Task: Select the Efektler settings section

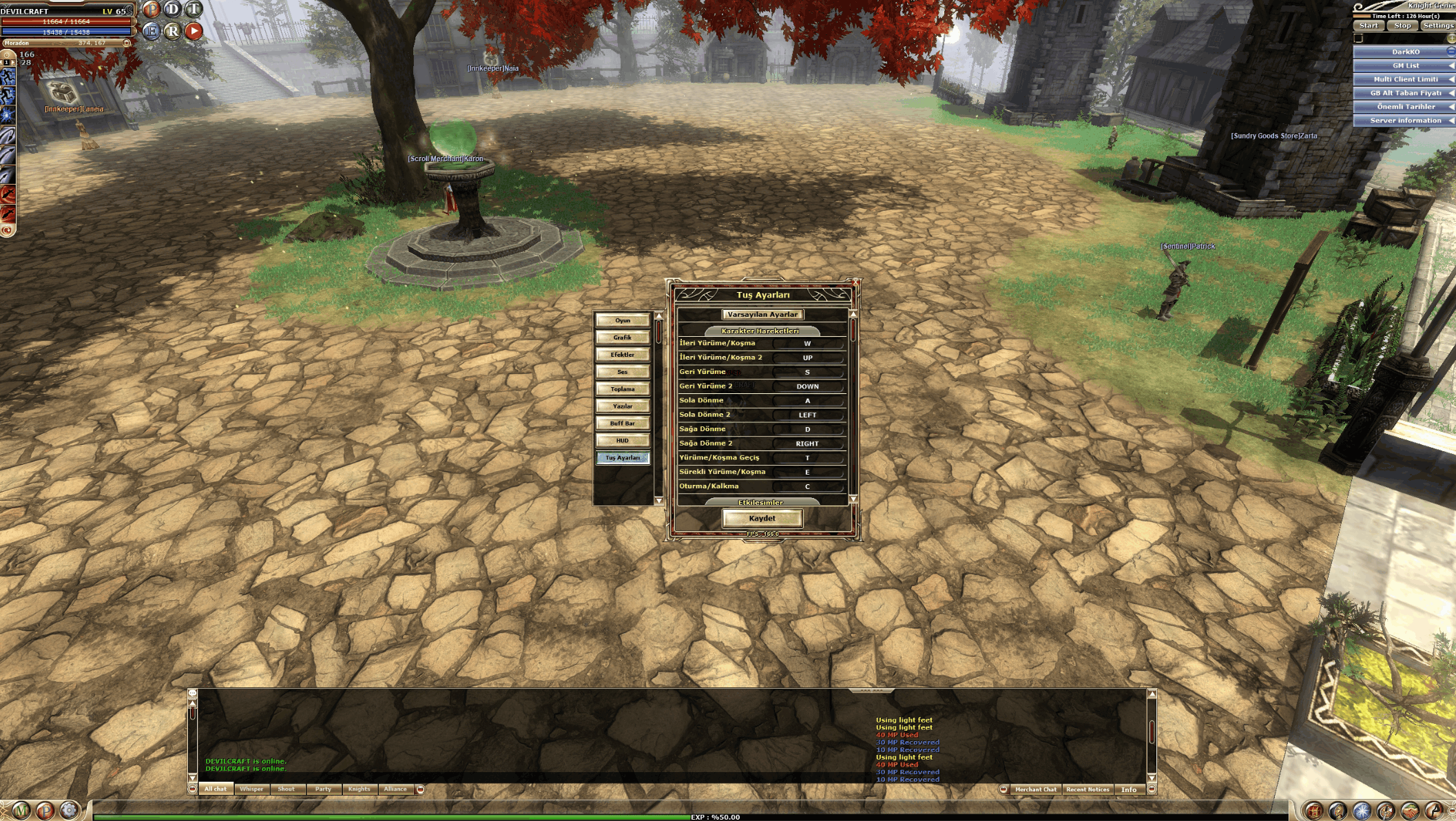Action: 623,355
